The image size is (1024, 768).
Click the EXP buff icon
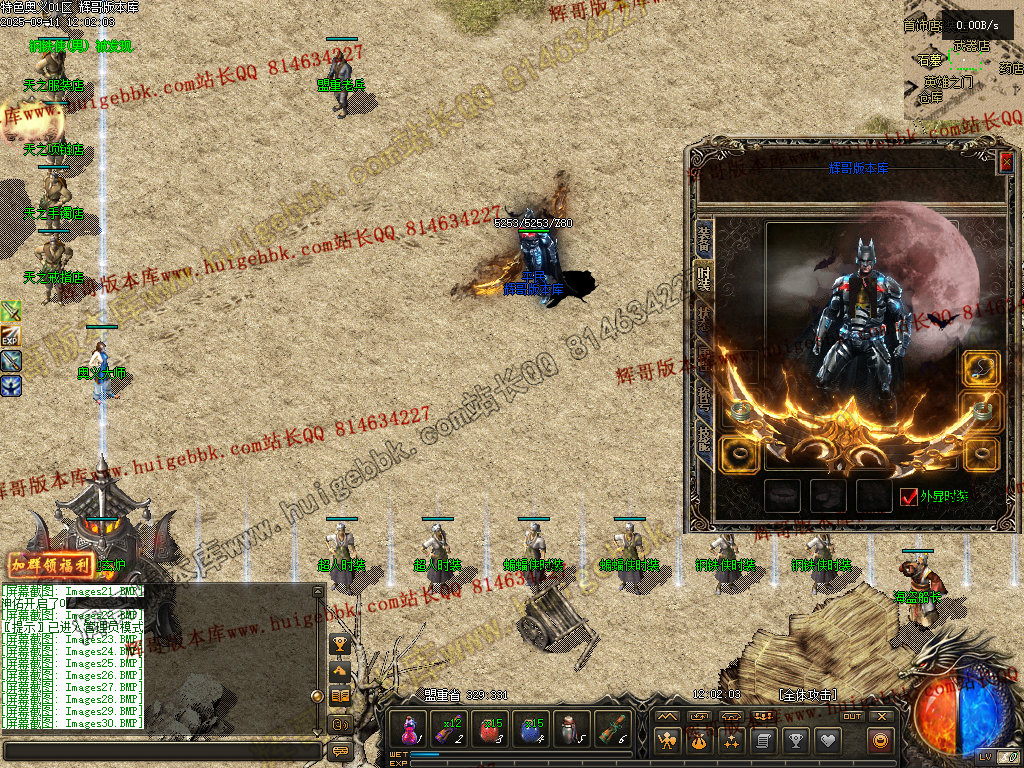pos(11,336)
